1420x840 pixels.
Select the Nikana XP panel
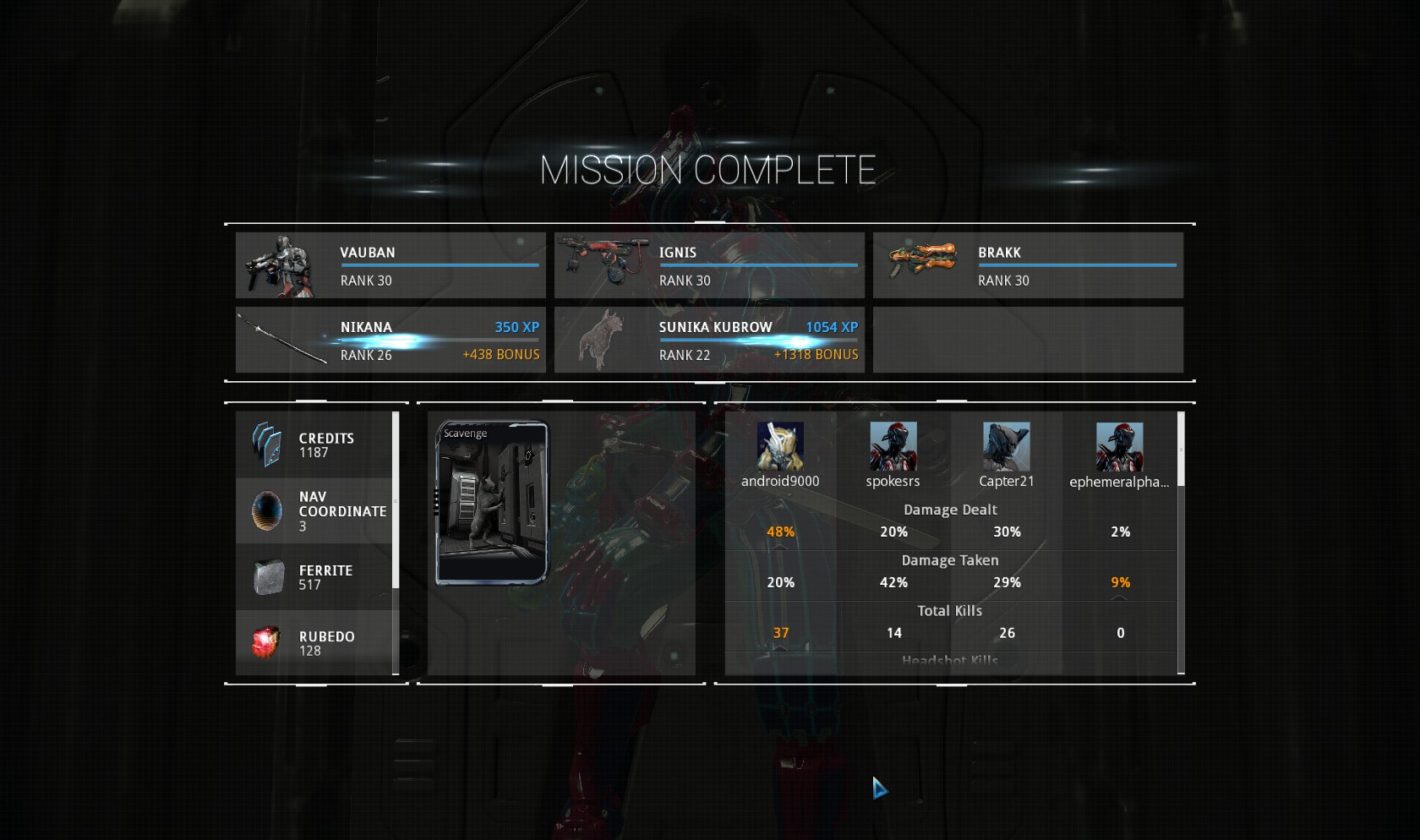tap(390, 340)
